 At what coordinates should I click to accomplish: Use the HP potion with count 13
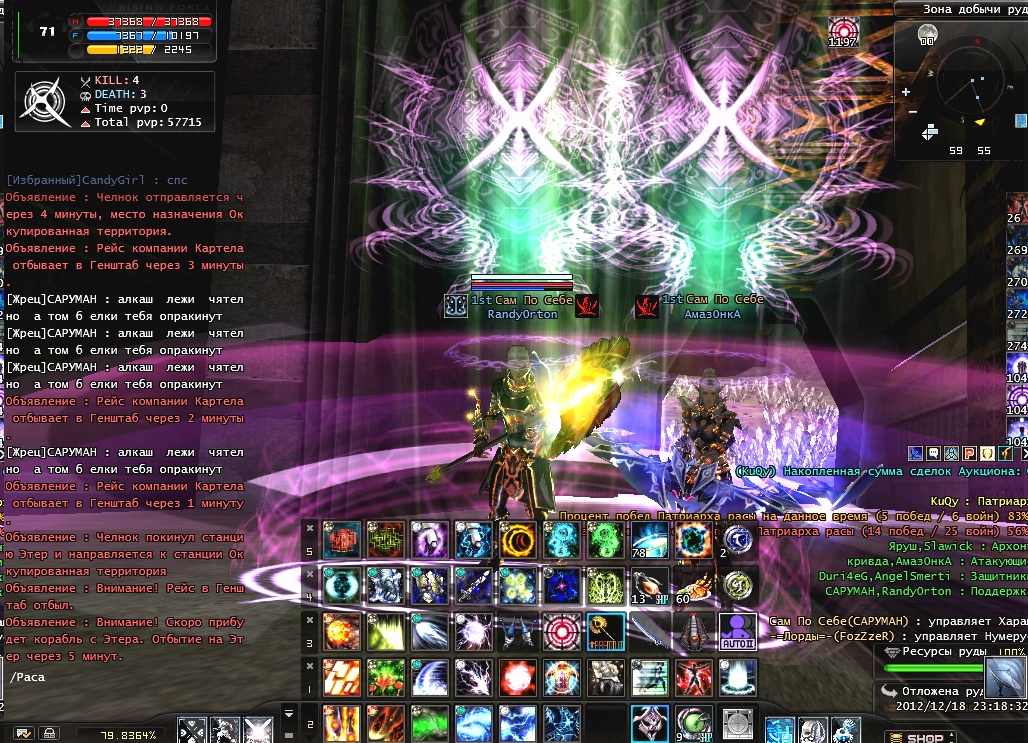tap(648, 586)
